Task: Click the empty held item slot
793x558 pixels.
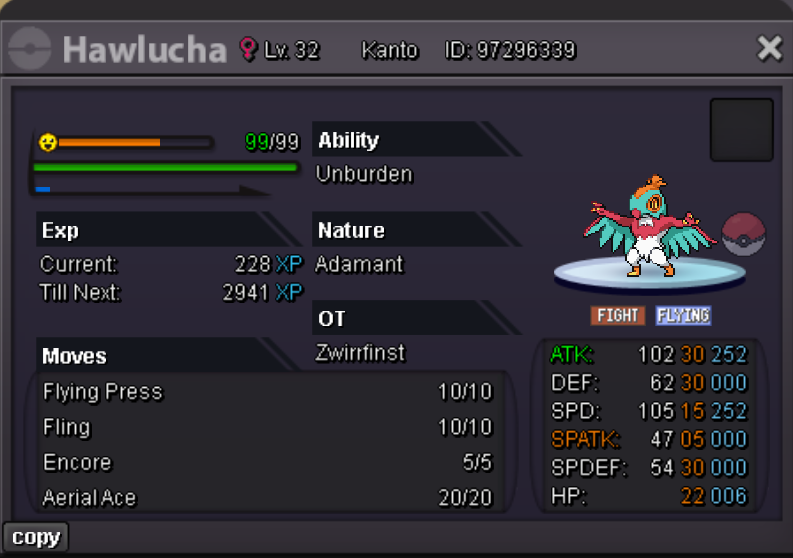Action: coord(741,130)
